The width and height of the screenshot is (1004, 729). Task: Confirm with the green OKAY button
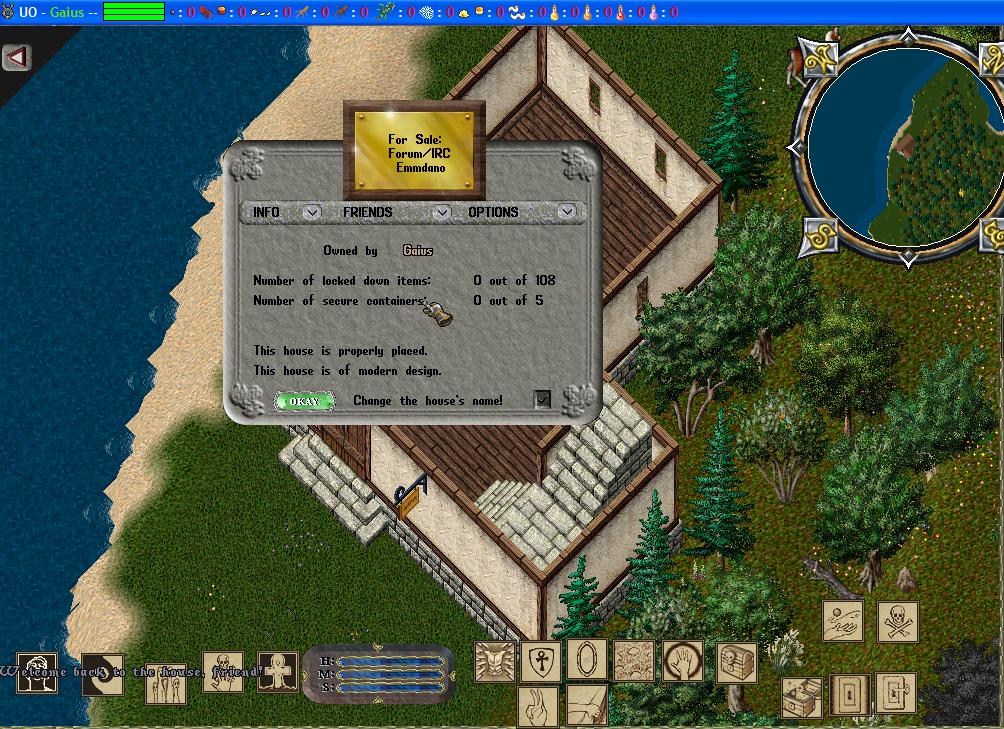pyautogui.click(x=303, y=401)
